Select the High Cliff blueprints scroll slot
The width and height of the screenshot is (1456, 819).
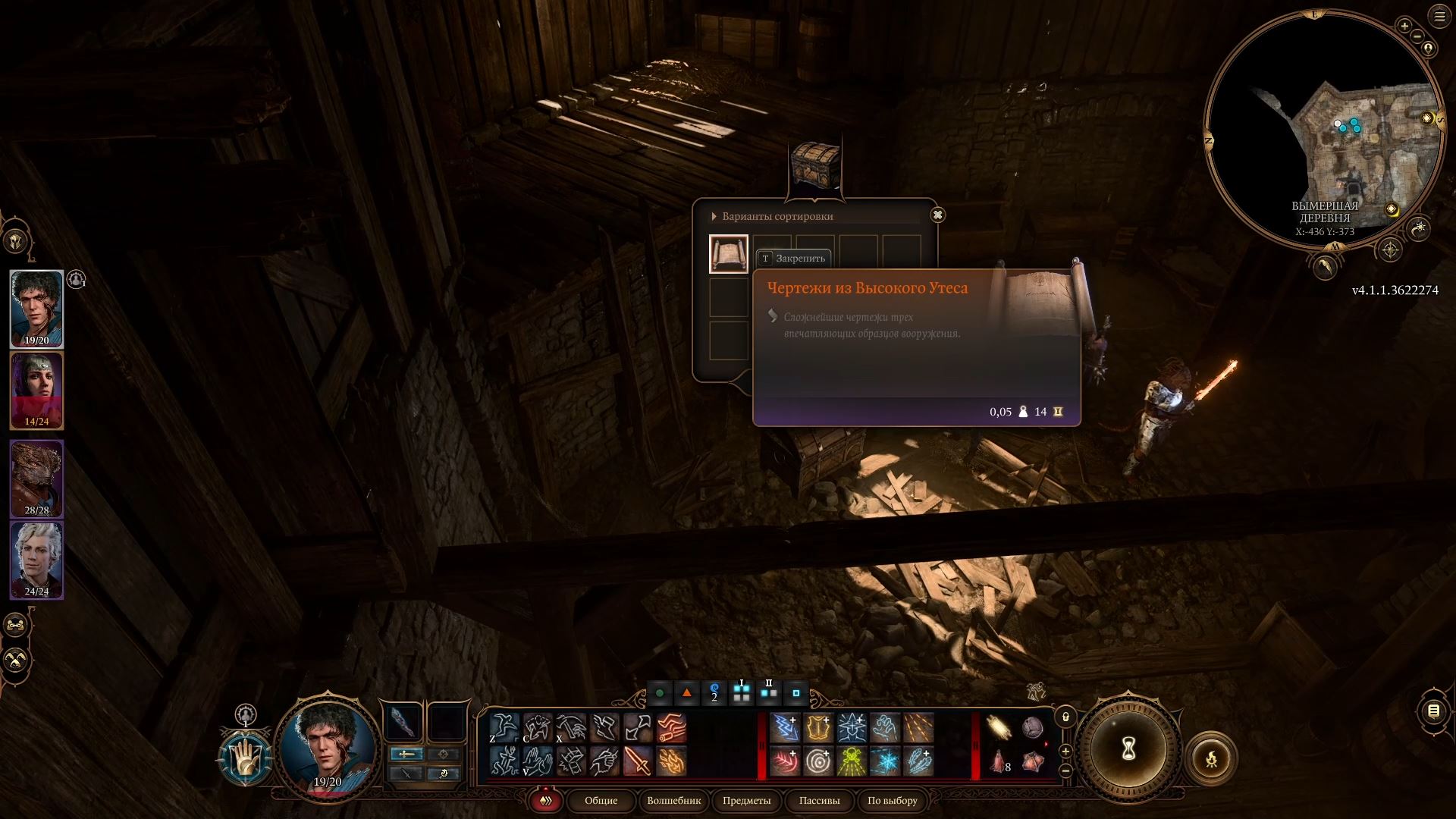click(x=728, y=253)
